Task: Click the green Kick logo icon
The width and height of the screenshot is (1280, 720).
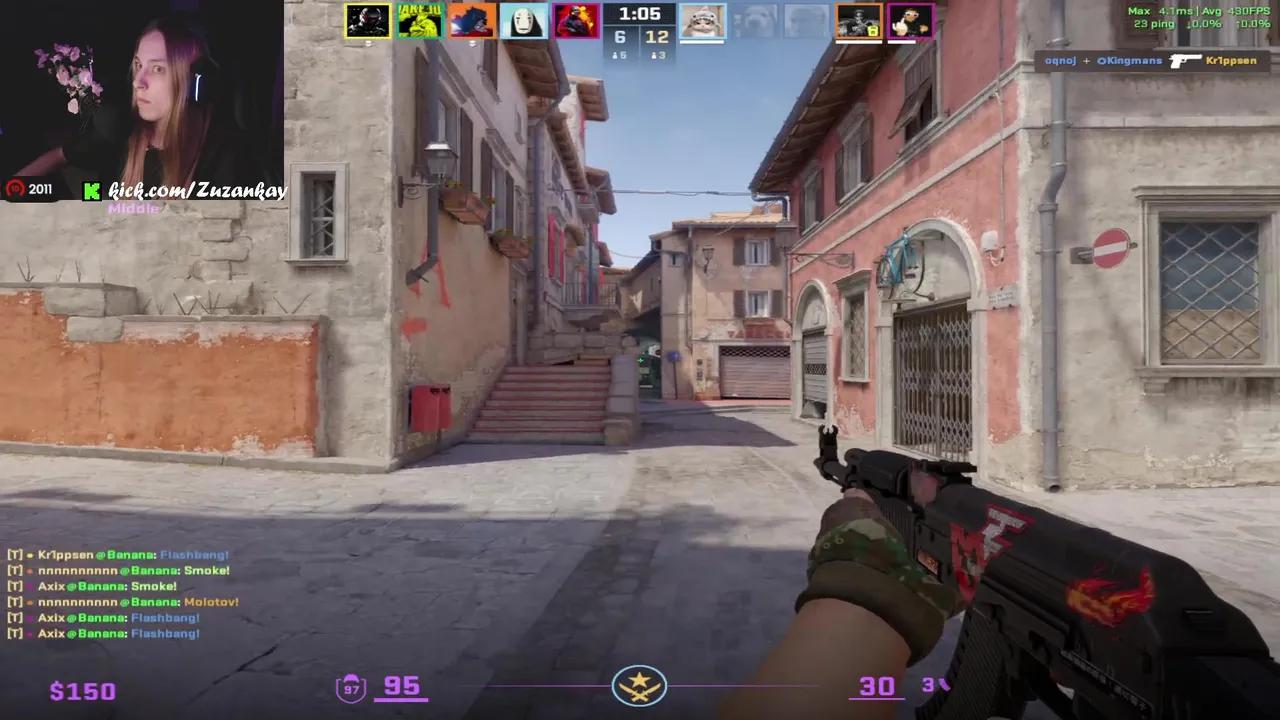Action: (x=90, y=190)
